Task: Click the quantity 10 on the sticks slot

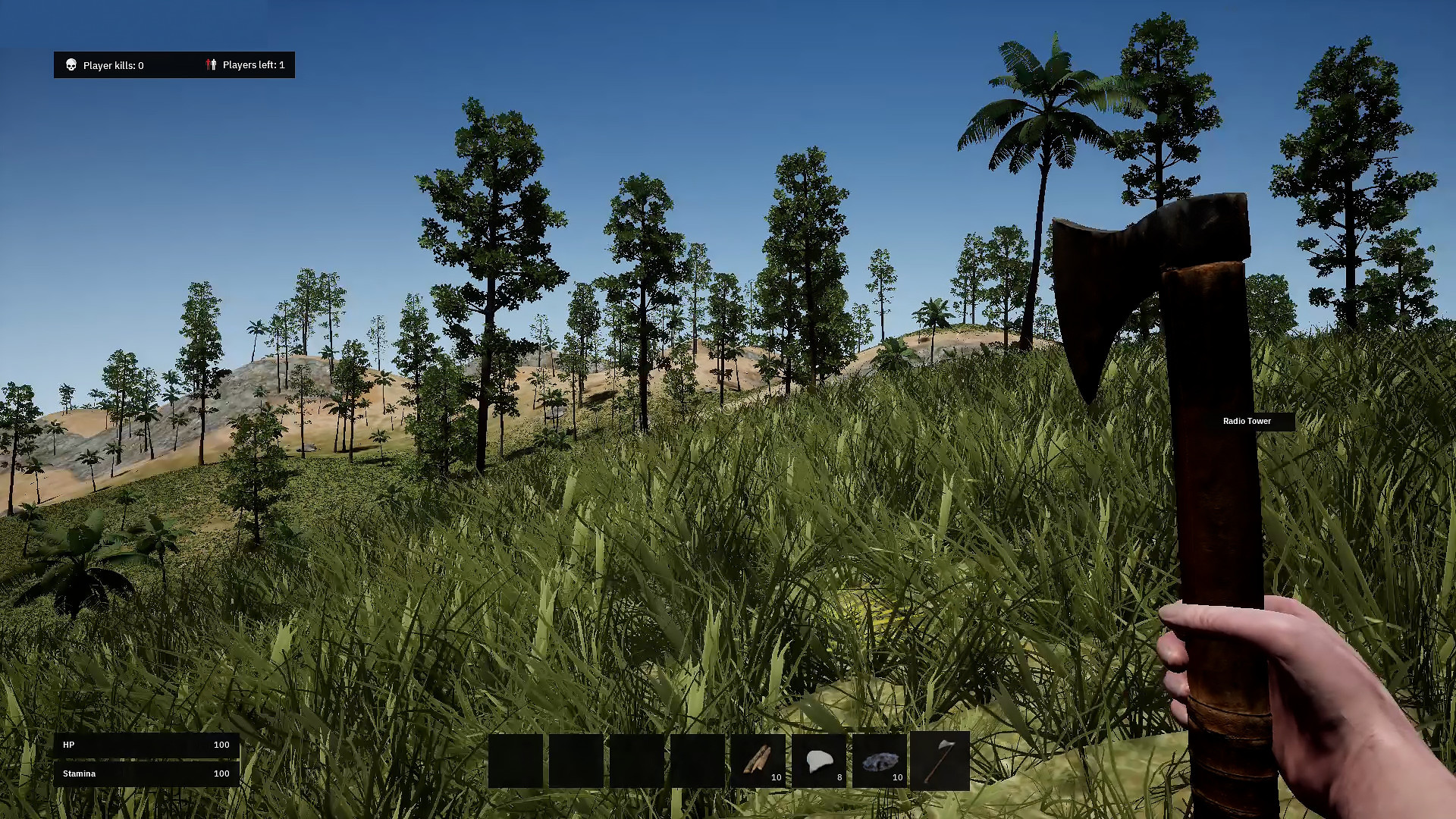Action: (x=776, y=777)
